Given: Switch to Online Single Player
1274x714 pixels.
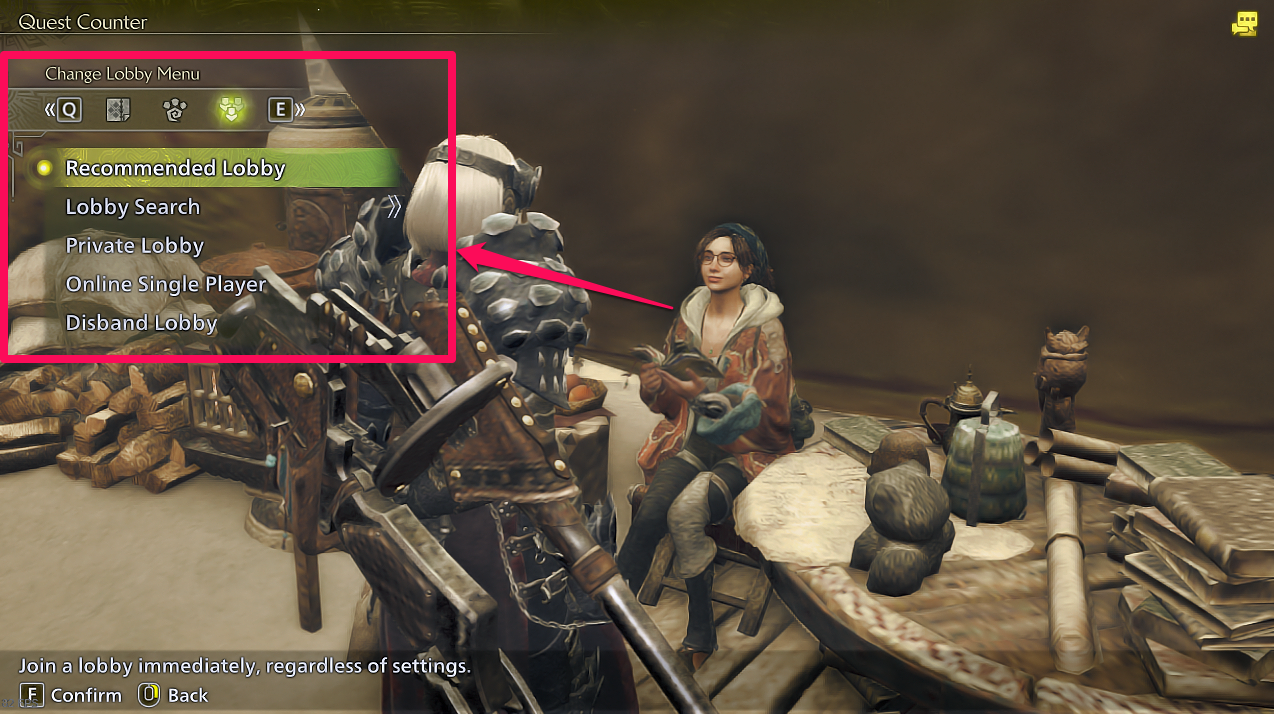Looking at the screenshot, I should click(166, 284).
